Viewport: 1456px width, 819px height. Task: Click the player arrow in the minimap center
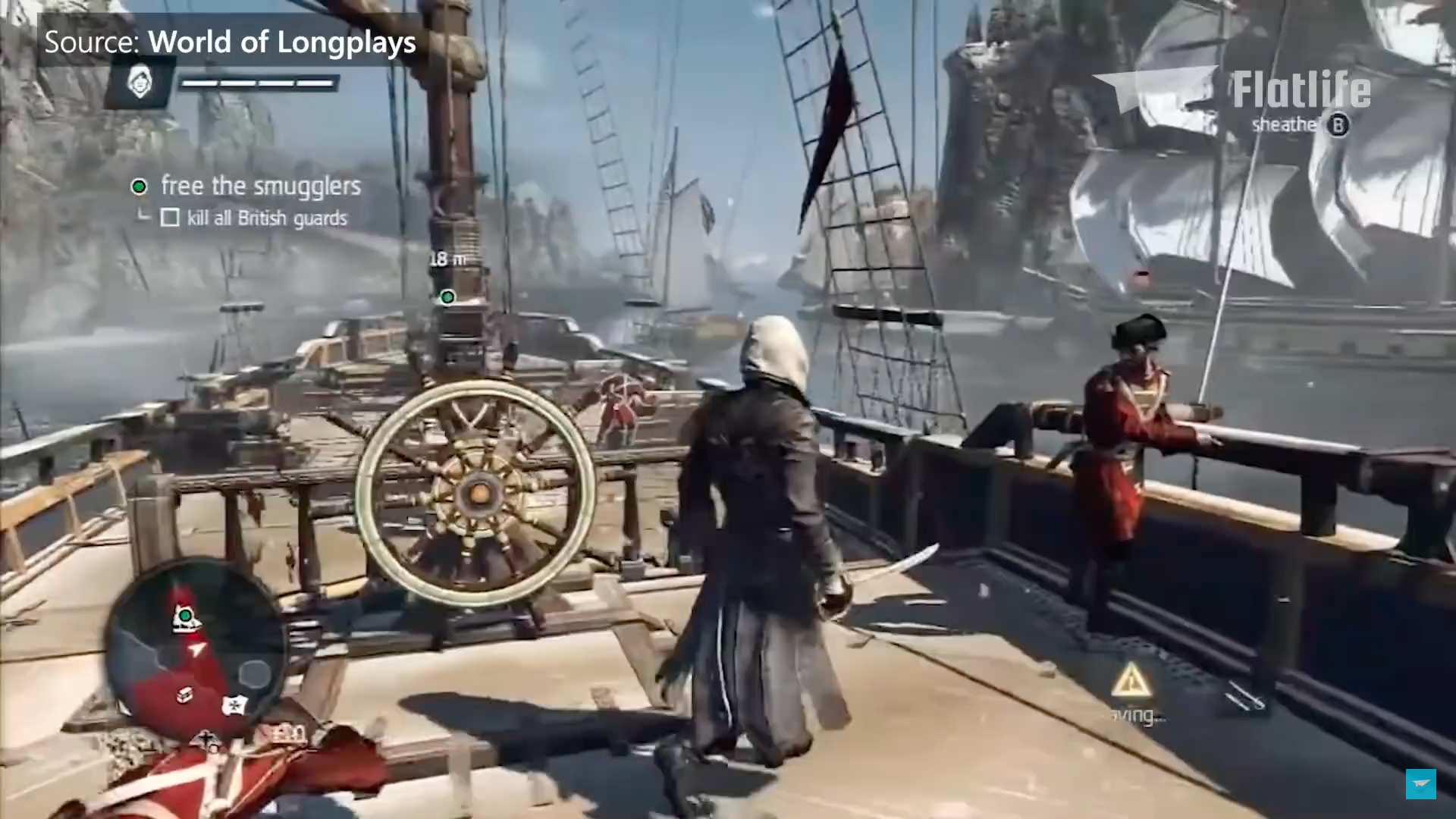point(196,648)
